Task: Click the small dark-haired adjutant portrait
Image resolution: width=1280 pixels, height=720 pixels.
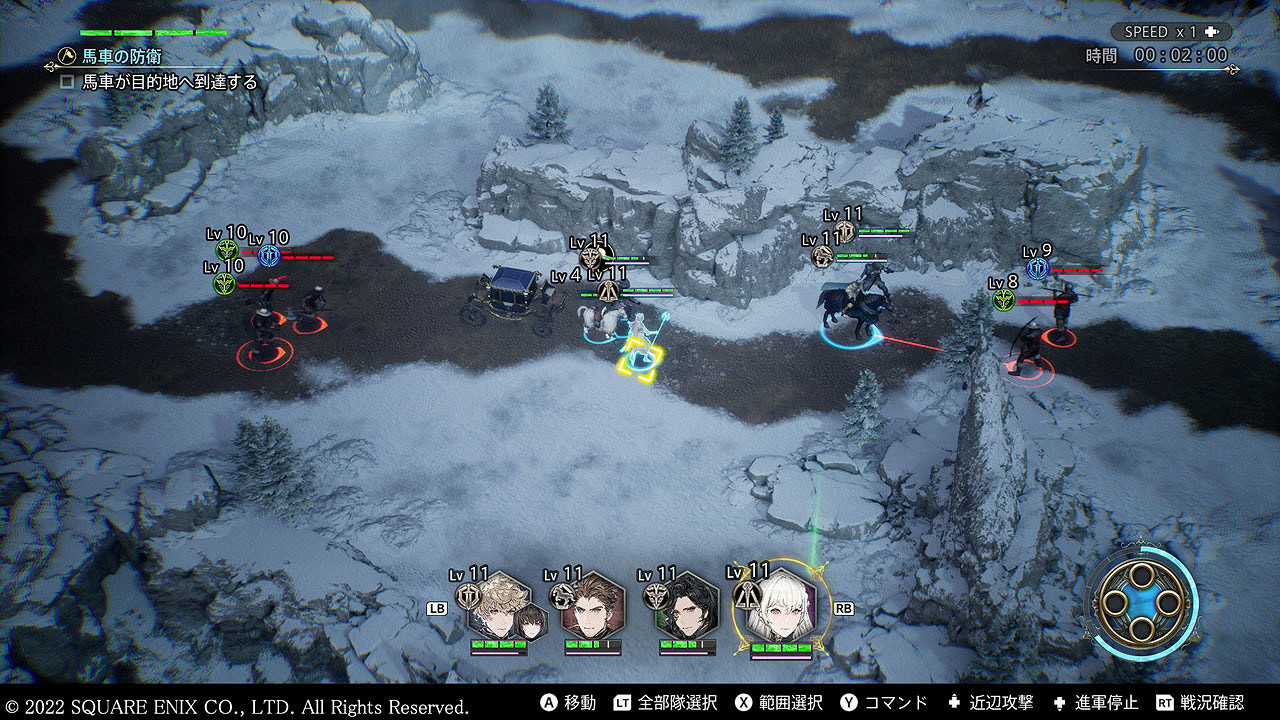Action: (x=531, y=622)
